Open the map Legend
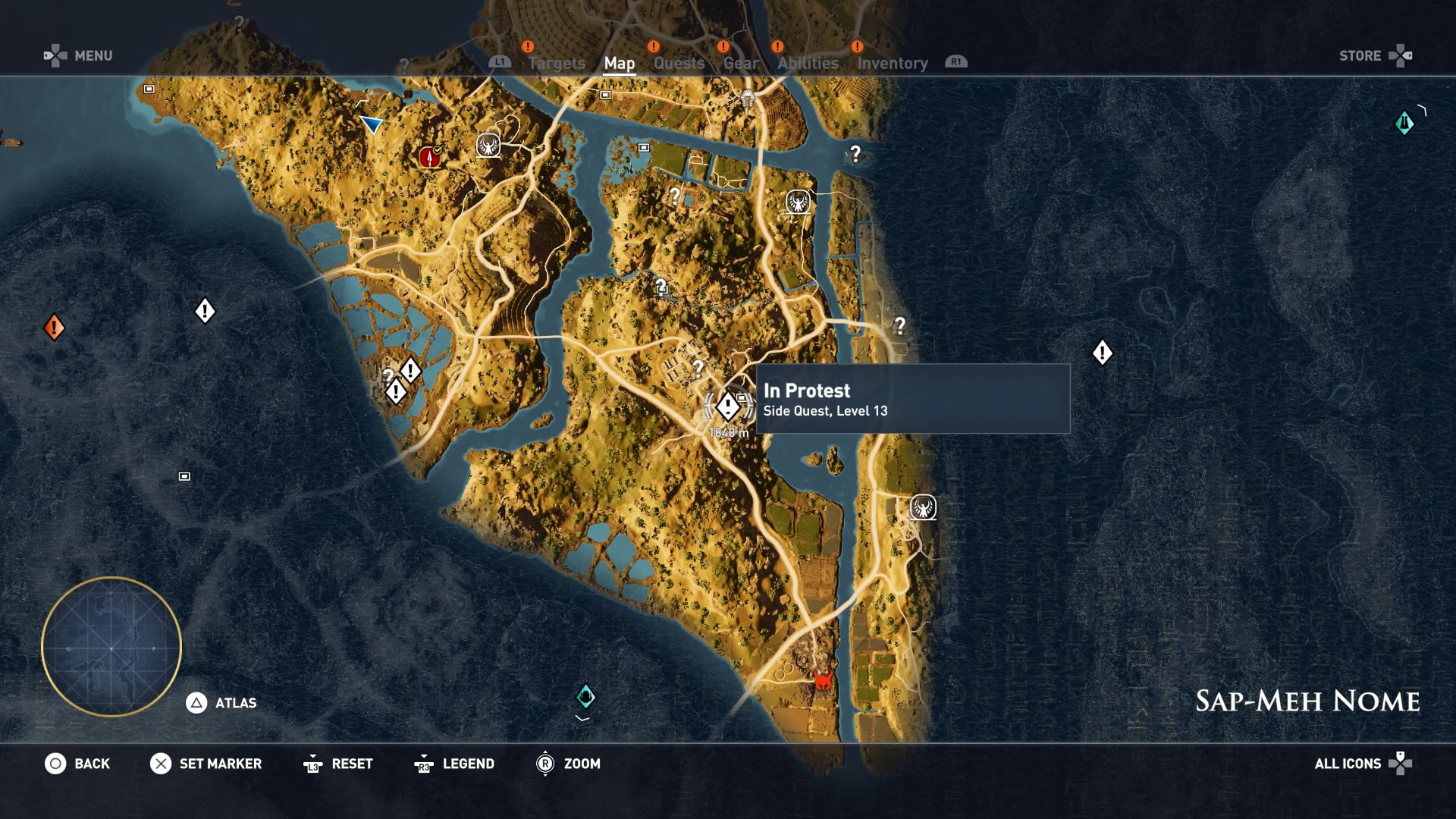The height and width of the screenshot is (819, 1456). pyautogui.click(x=455, y=764)
